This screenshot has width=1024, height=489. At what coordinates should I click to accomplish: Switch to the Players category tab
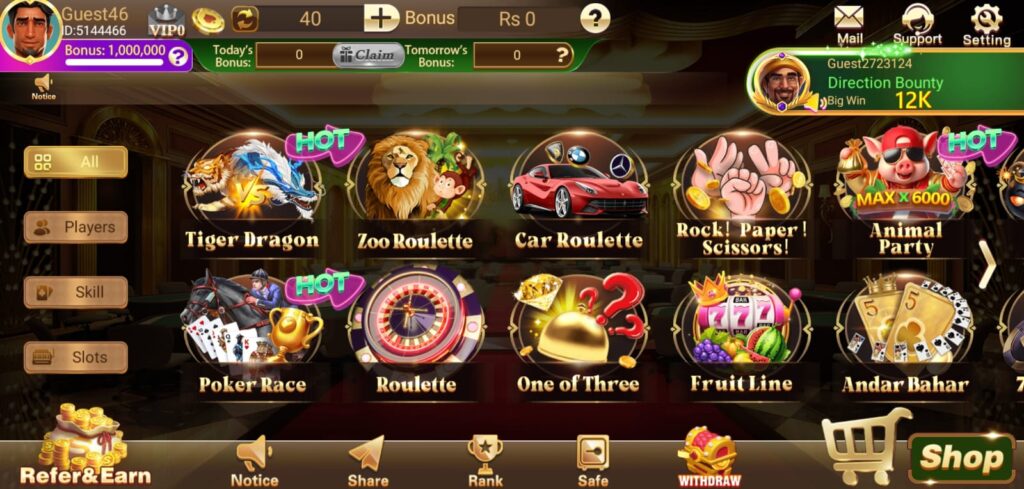coord(76,227)
